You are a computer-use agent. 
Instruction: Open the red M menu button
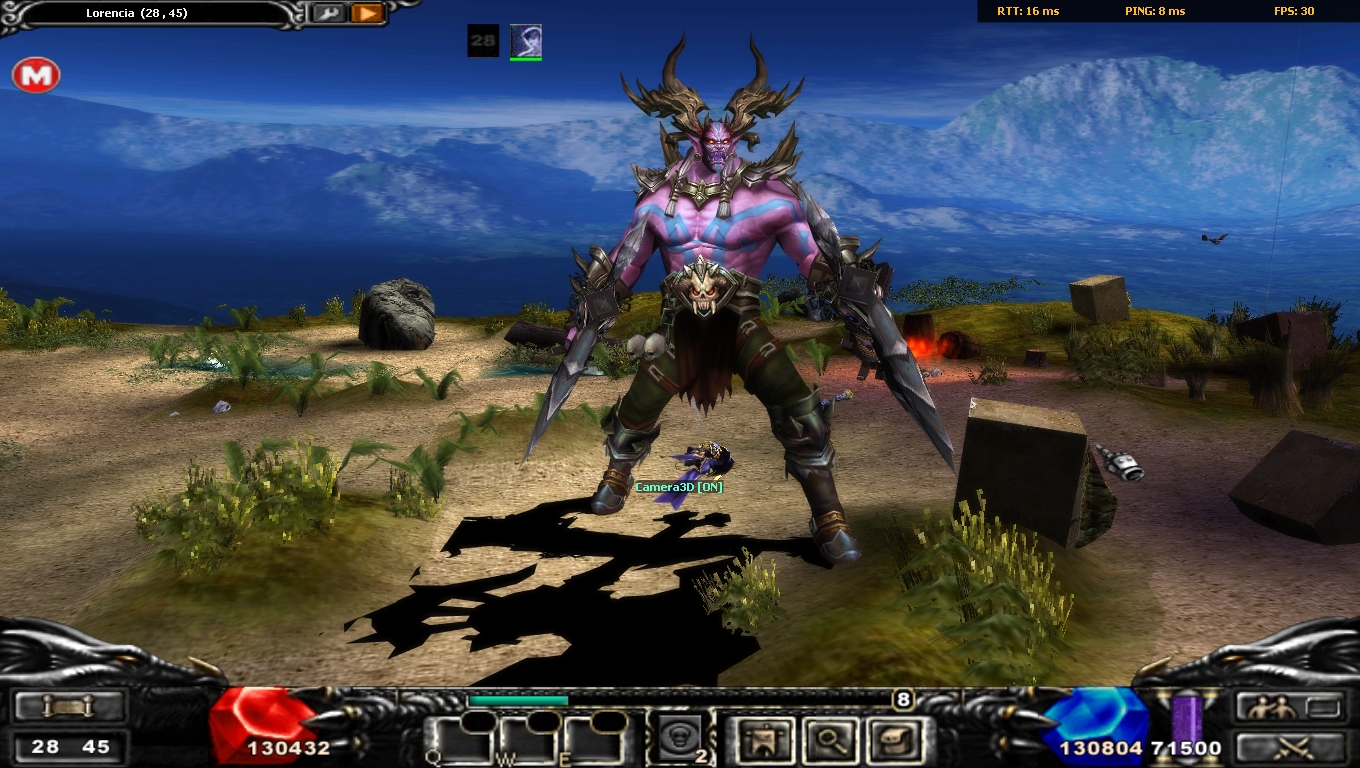tap(36, 75)
